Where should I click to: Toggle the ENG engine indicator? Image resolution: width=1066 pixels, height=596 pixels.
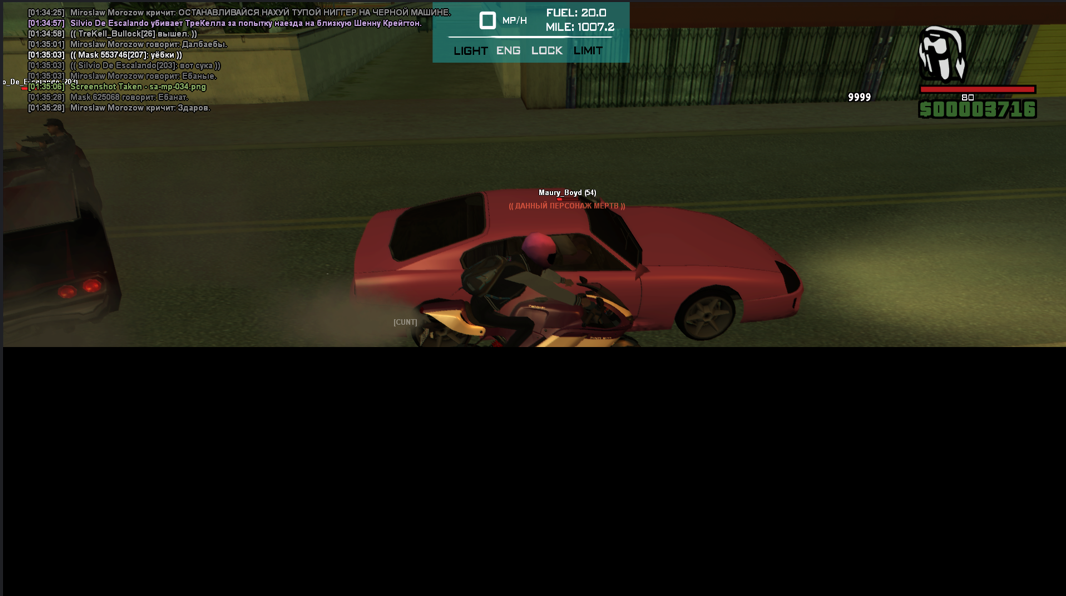coord(508,51)
